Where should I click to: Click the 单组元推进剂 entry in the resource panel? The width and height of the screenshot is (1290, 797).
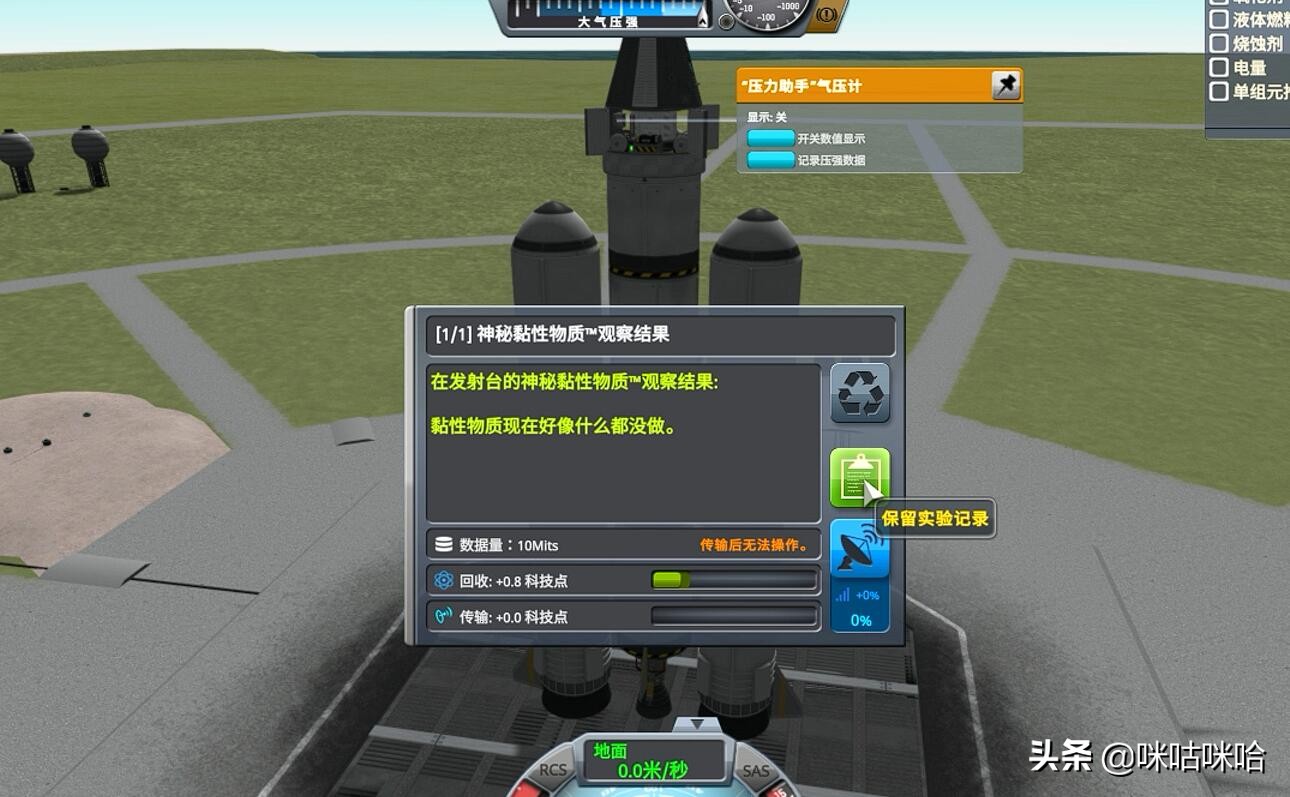point(1219,91)
